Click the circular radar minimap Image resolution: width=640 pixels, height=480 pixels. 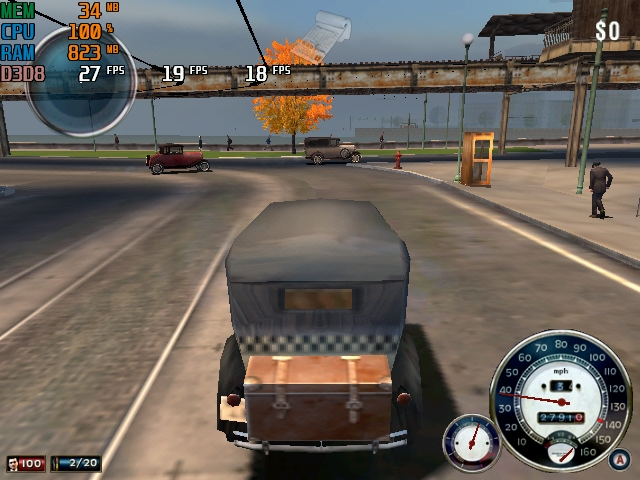(x=80, y=78)
